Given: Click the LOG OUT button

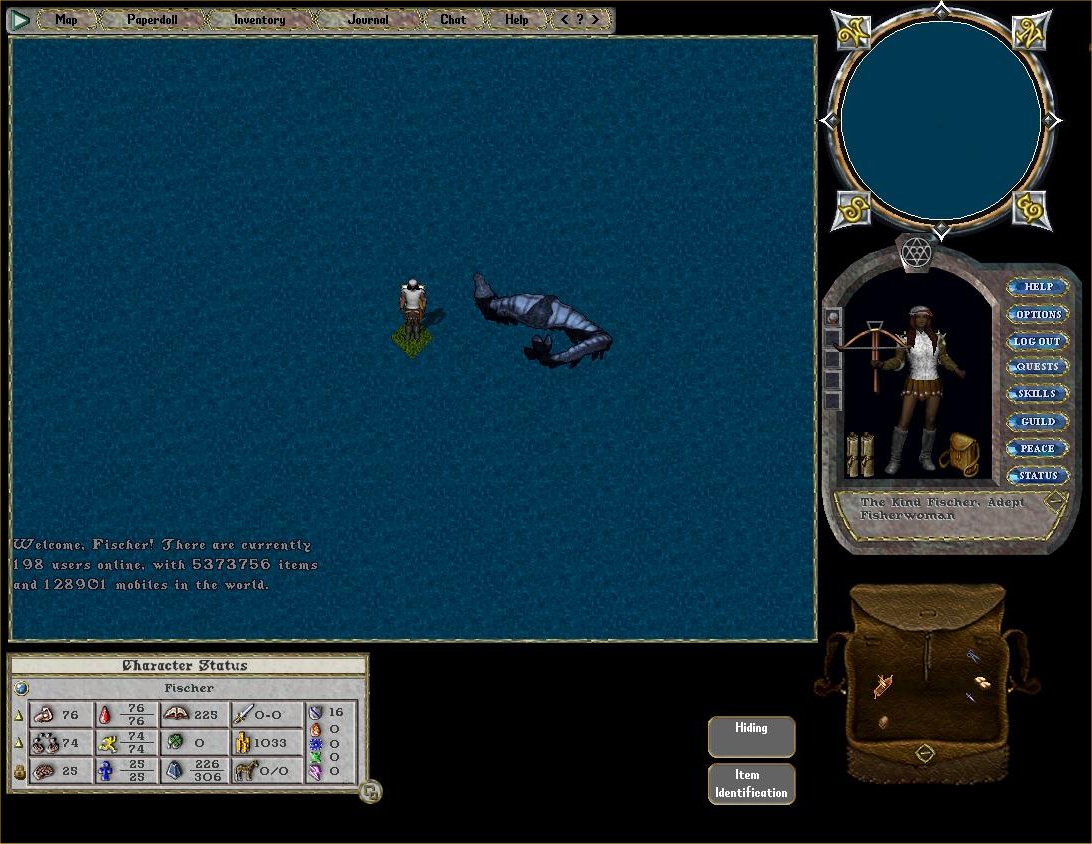Looking at the screenshot, I should [x=1038, y=341].
